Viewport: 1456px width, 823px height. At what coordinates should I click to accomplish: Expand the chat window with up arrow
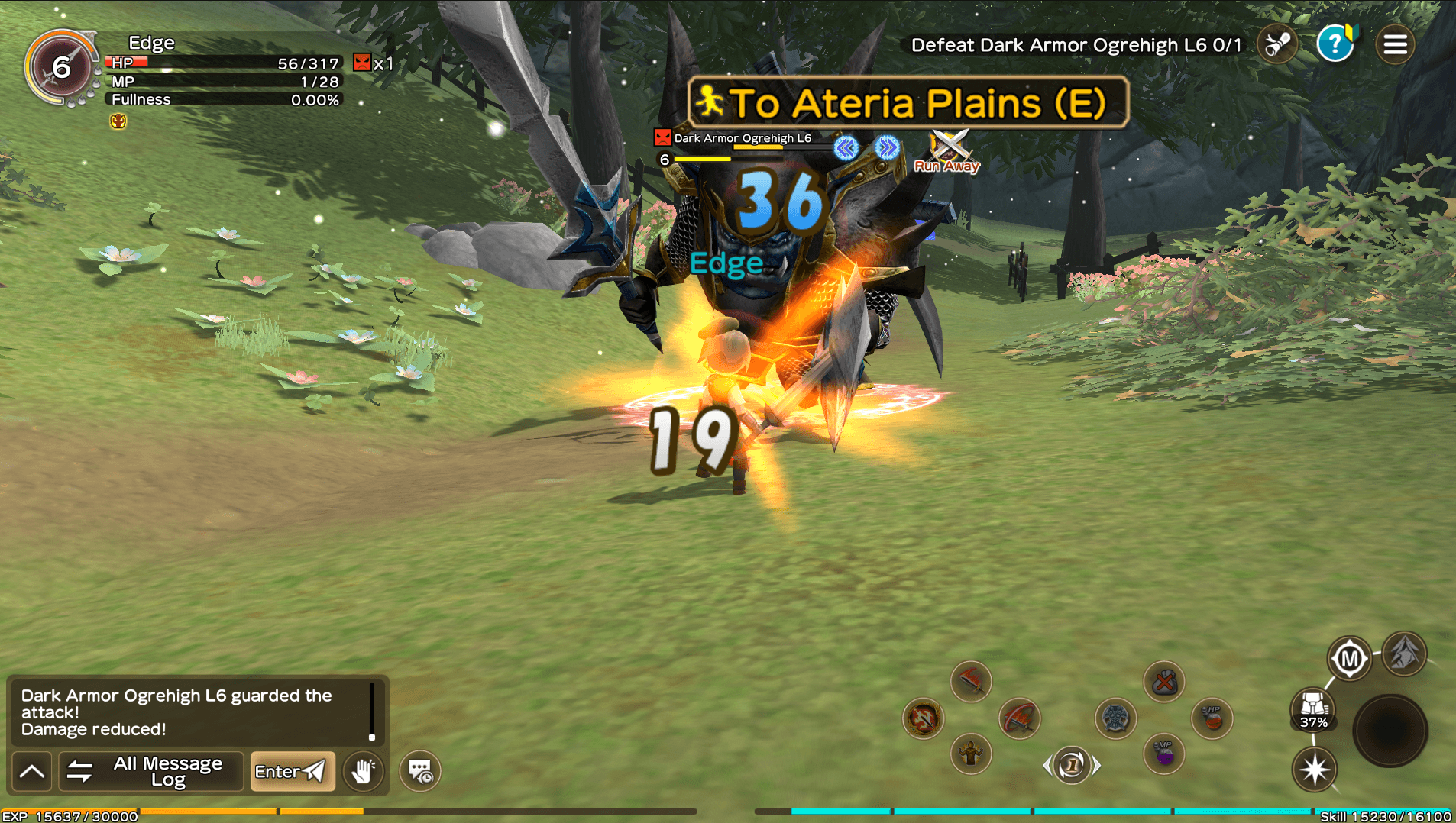click(32, 771)
